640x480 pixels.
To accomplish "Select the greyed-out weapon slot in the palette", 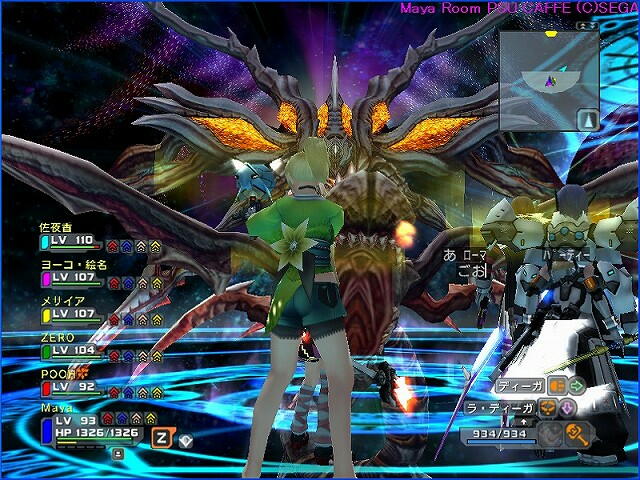I will (550, 433).
